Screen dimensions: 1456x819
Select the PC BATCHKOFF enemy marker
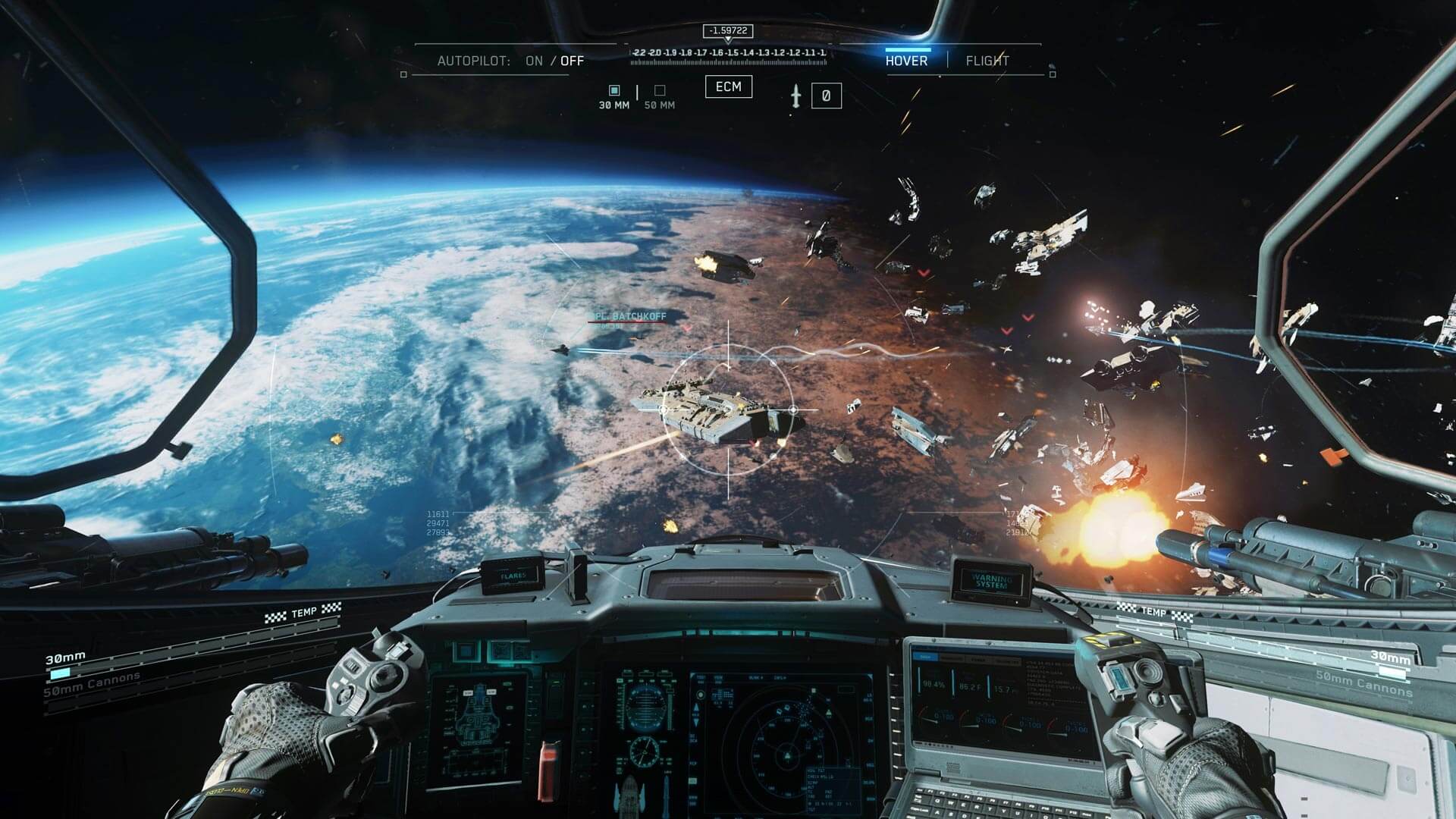[x=631, y=316]
